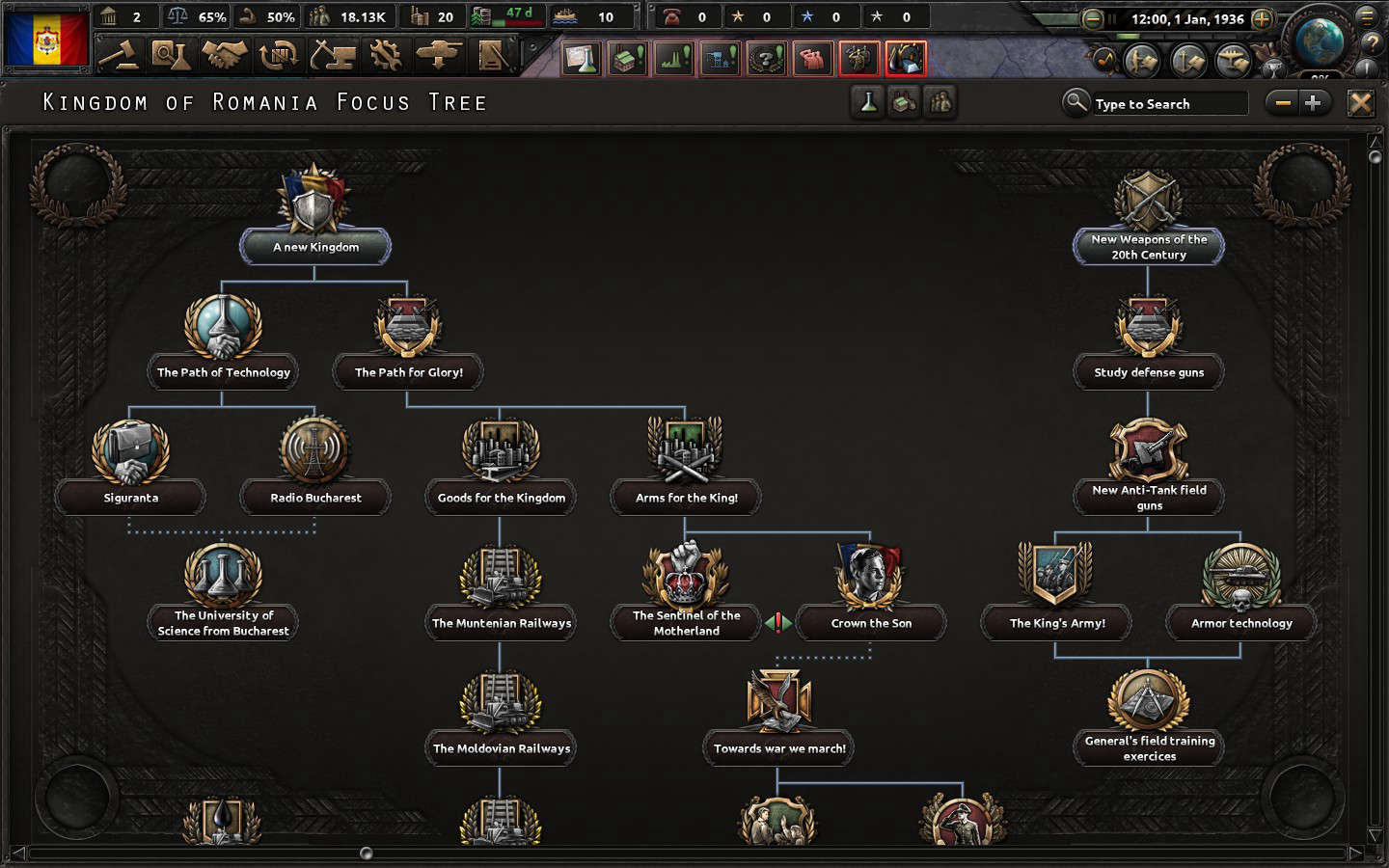Toggle the industry focus filter icon

pos(902,102)
